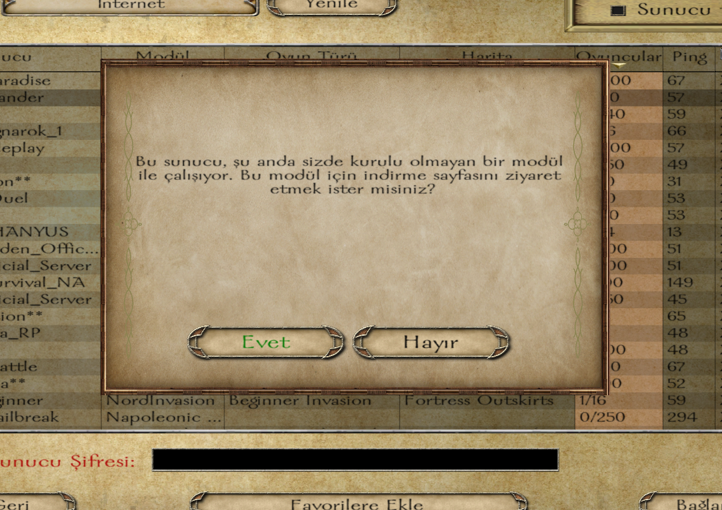Select the Napoleonic server row
The image size is (722, 510).
point(300,417)
